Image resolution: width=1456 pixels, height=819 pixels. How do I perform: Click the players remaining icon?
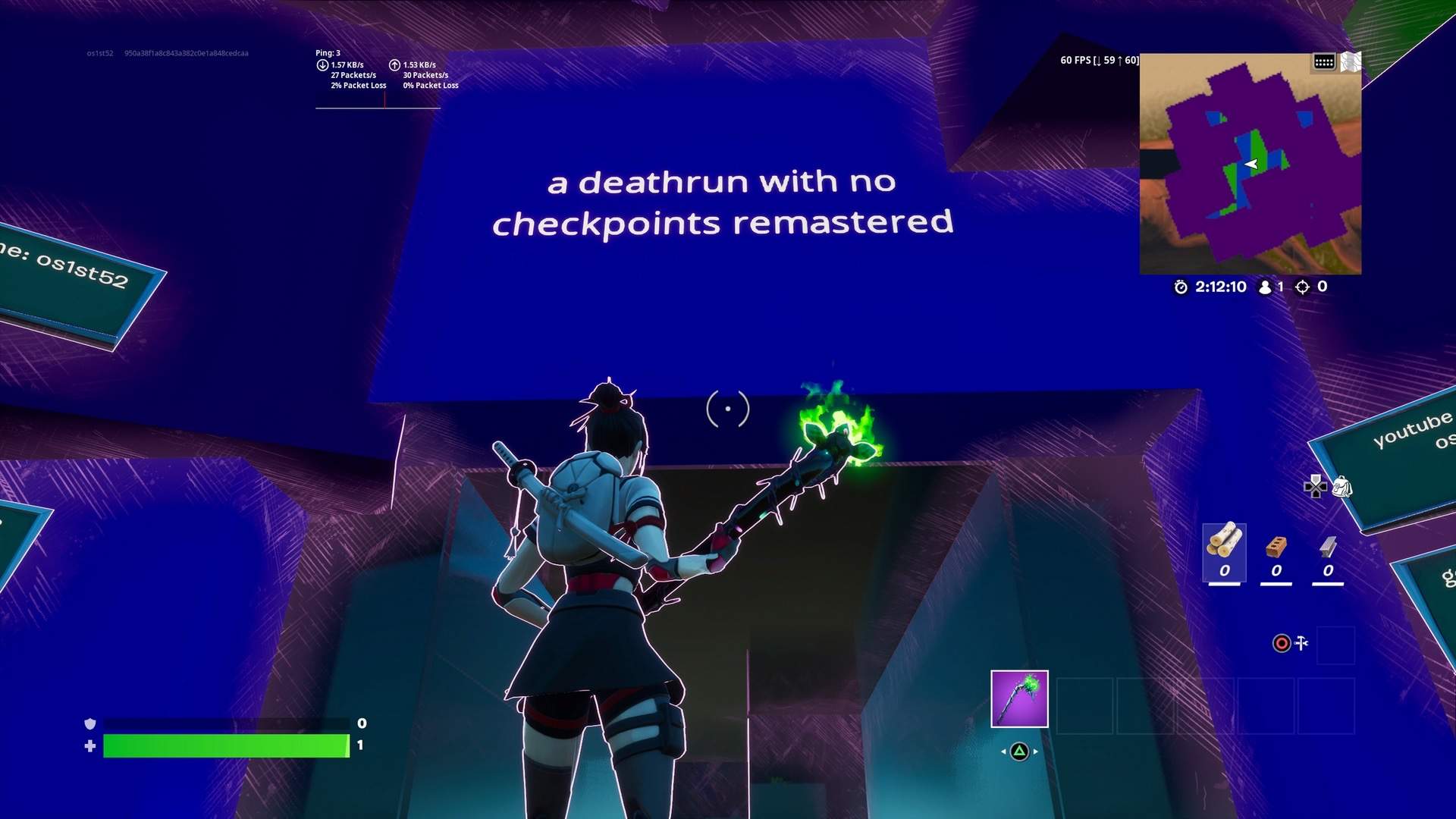(x=1265, y=287)
